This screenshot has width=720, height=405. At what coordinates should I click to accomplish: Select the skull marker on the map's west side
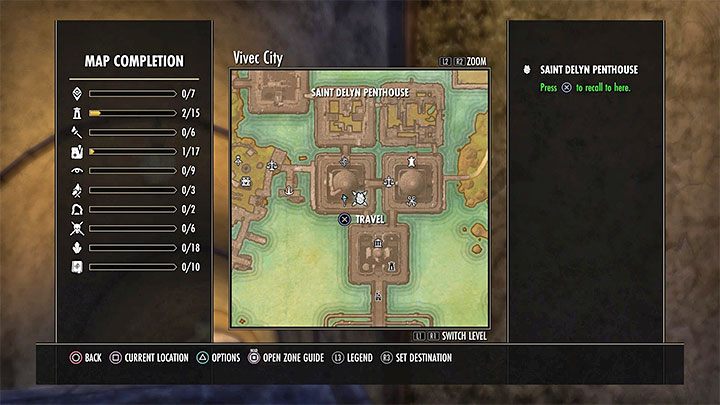244,183
